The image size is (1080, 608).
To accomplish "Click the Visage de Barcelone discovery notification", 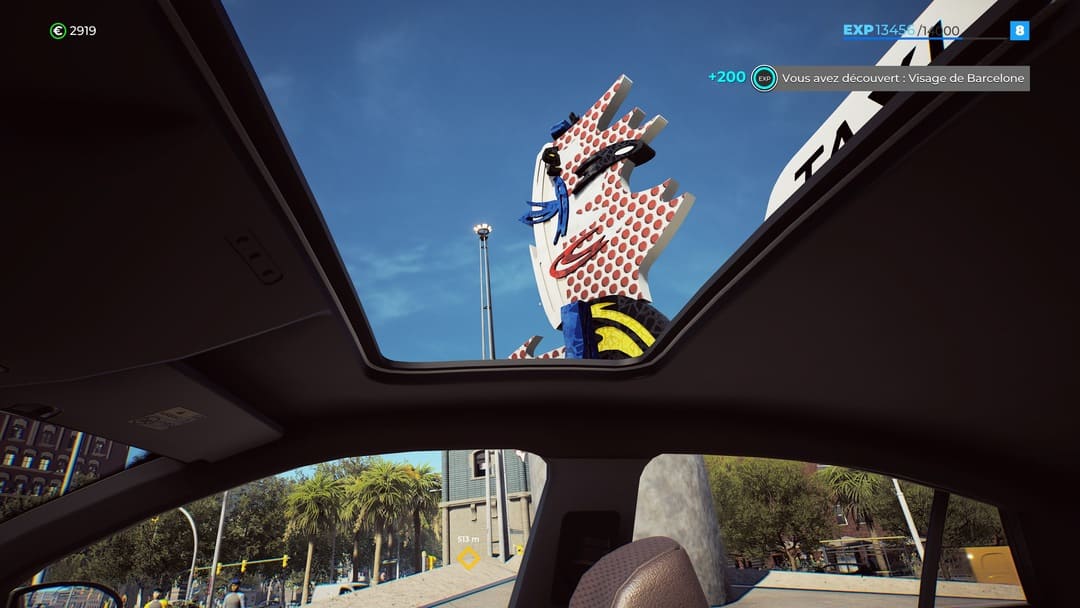I will 902,78.
